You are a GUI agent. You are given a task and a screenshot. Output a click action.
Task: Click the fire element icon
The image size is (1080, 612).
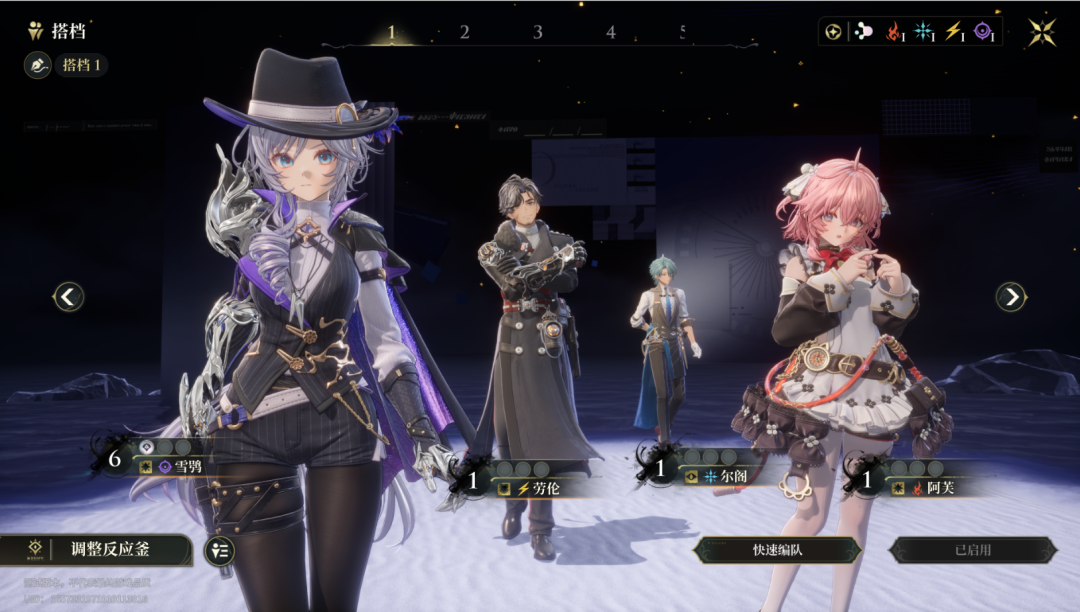[893, 32]
